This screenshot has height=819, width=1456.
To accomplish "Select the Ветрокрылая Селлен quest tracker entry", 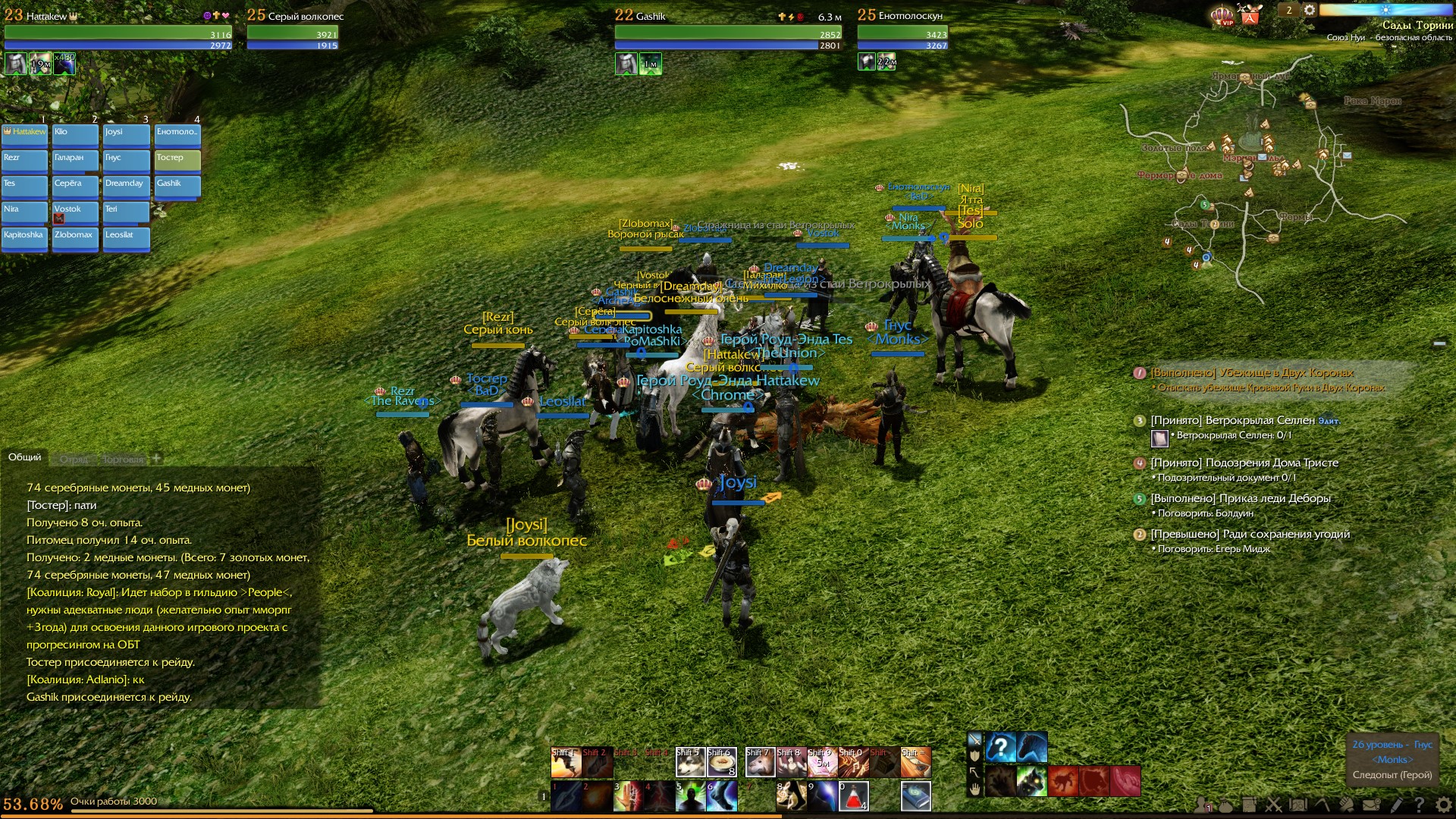I will coord(1232,420).
